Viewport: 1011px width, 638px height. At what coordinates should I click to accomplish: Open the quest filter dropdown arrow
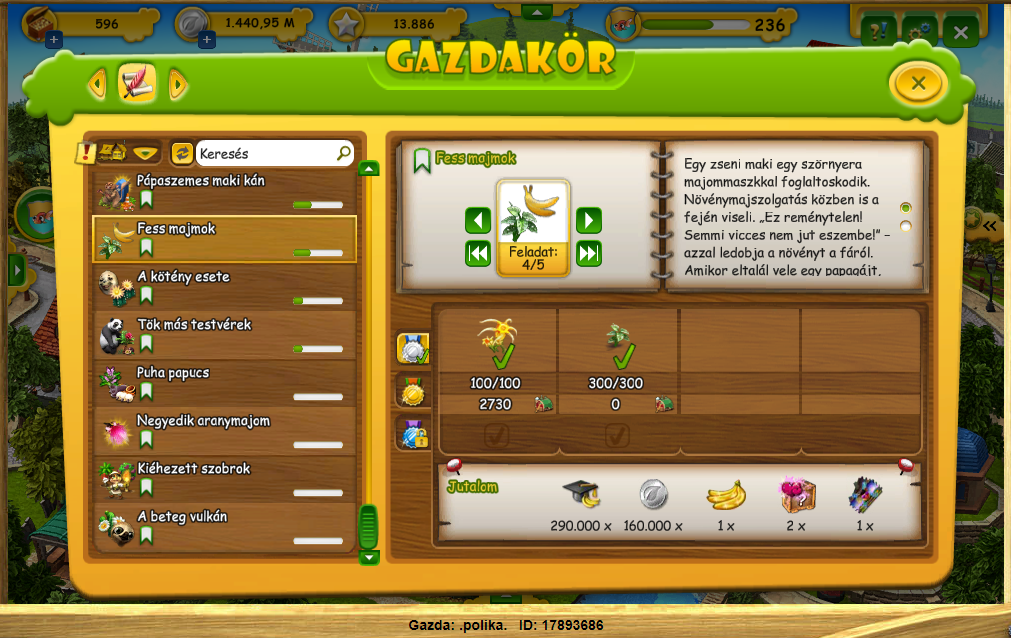coord(147,153)
